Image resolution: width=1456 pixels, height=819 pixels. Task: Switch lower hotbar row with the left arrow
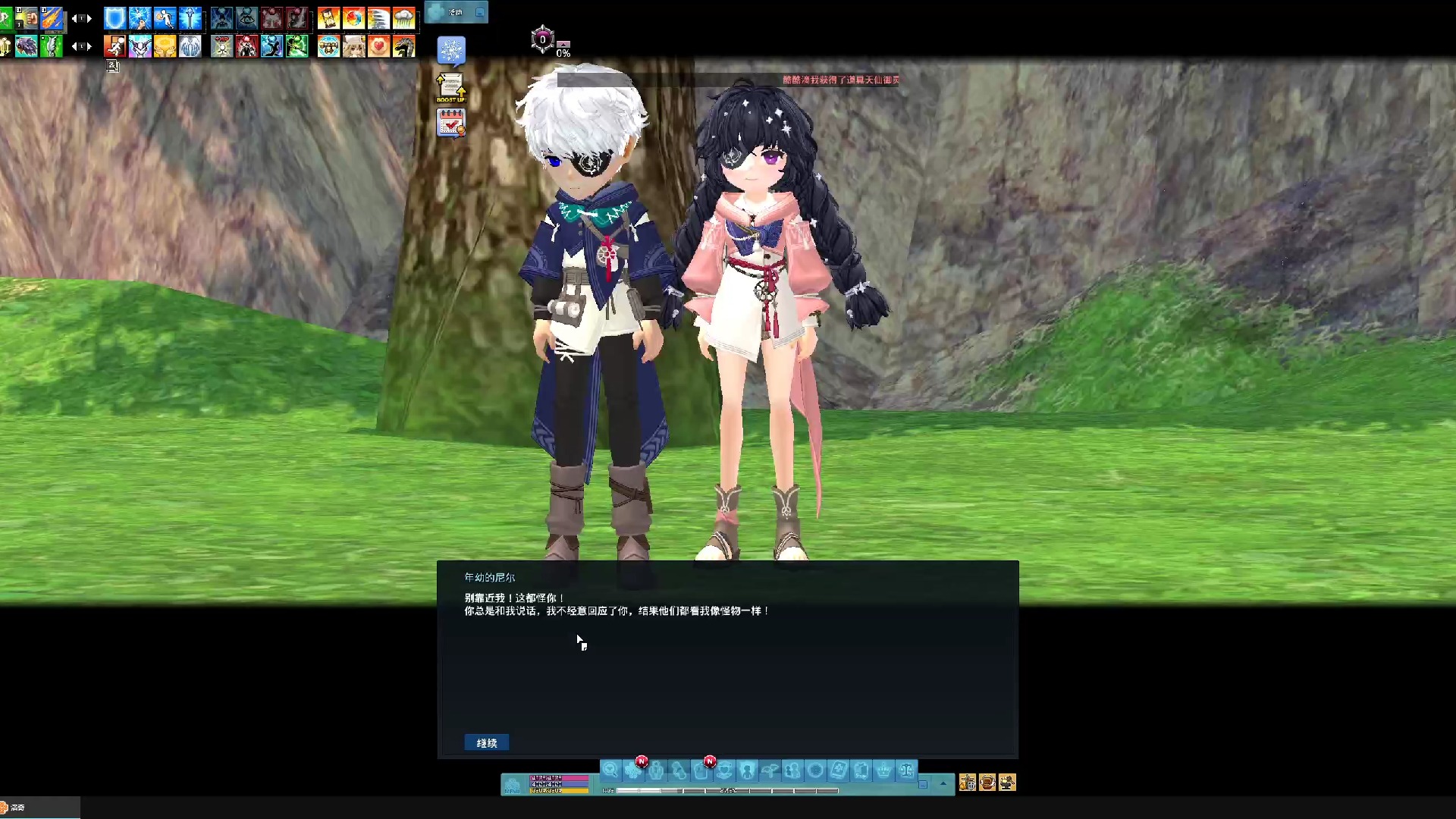74,46
